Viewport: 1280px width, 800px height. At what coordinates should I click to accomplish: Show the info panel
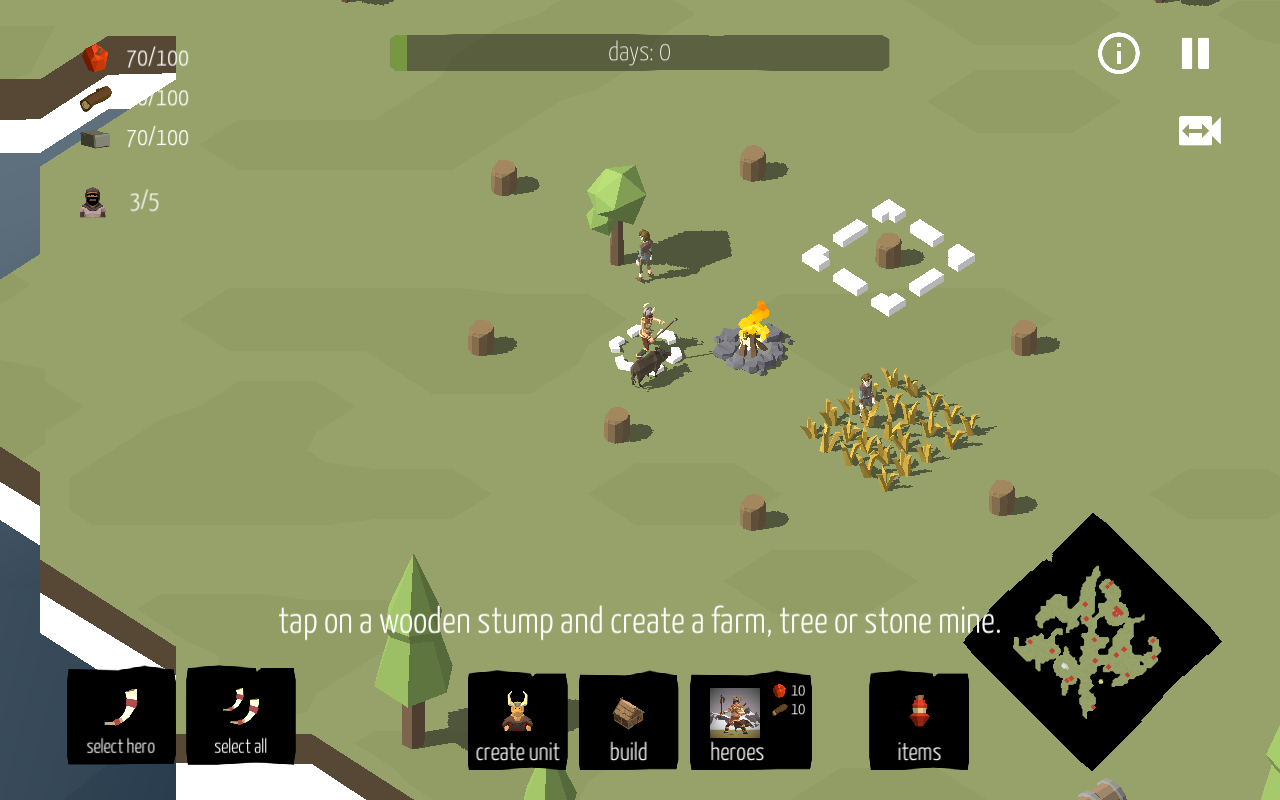tap(1118, 54)
